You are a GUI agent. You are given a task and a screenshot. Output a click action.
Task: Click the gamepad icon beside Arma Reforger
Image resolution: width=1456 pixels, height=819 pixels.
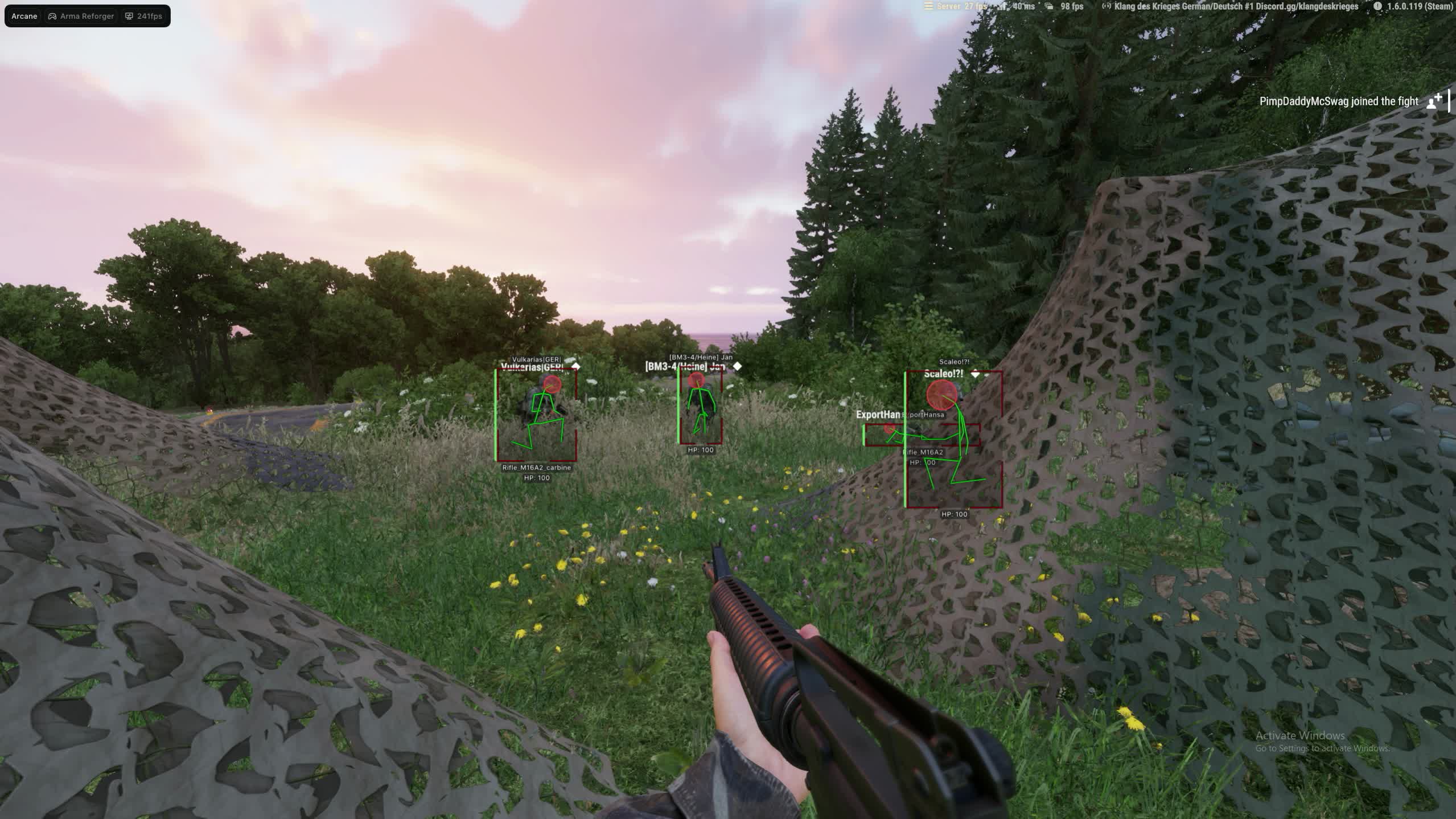[x=52, y=15]
